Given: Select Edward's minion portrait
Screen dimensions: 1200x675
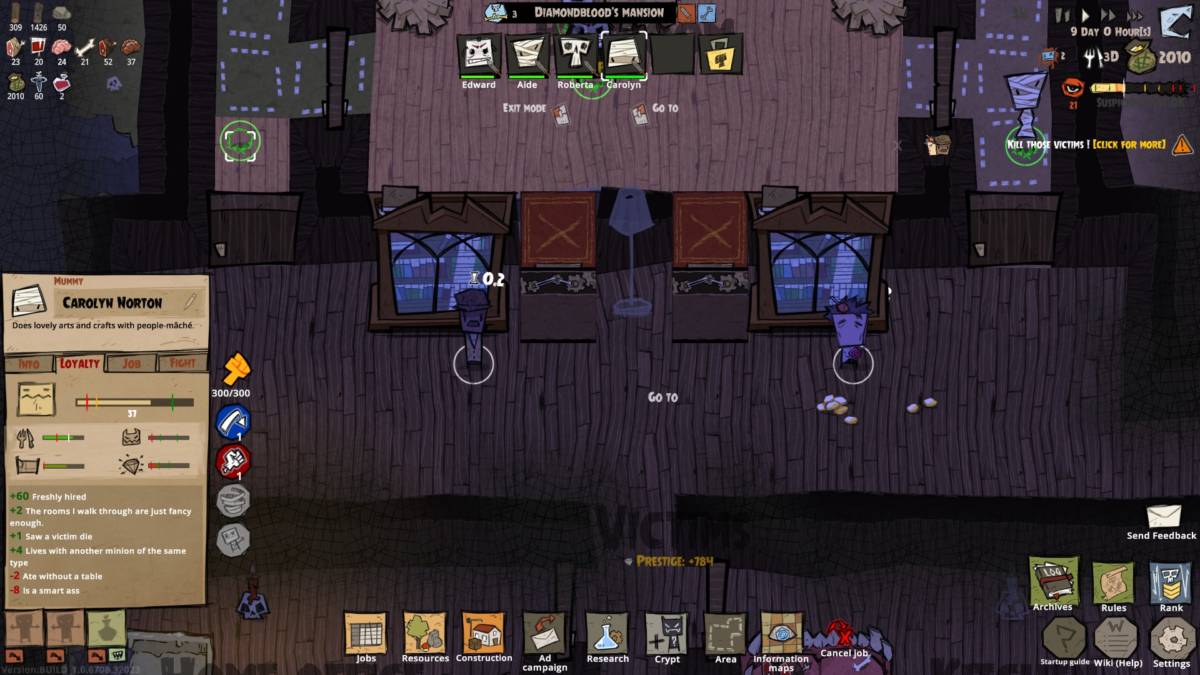Looking at the screenshot, I should click(479, 54).
